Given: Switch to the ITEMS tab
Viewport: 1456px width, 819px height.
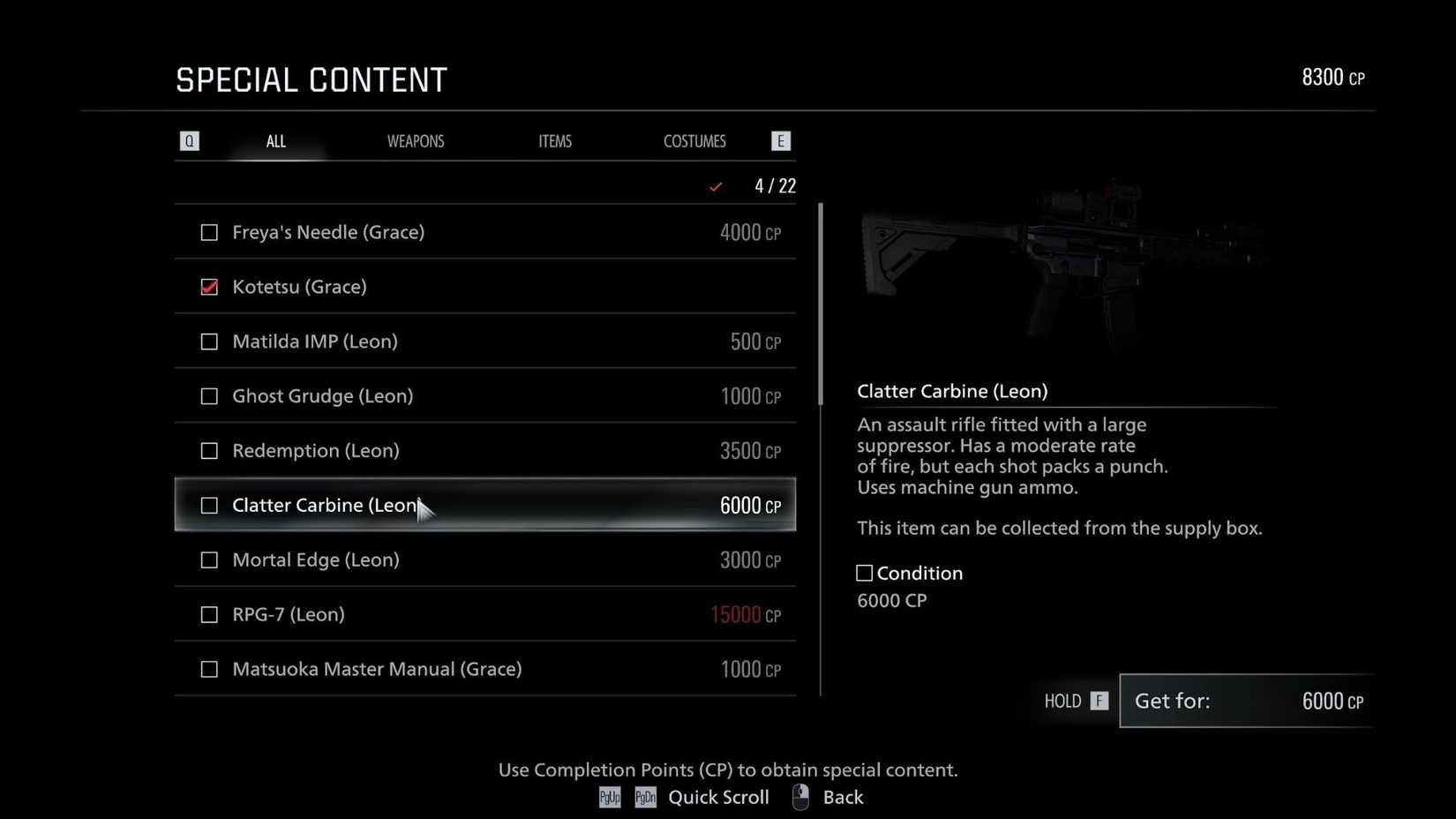Looking at the screenshot, I should [x=555, y=140].
